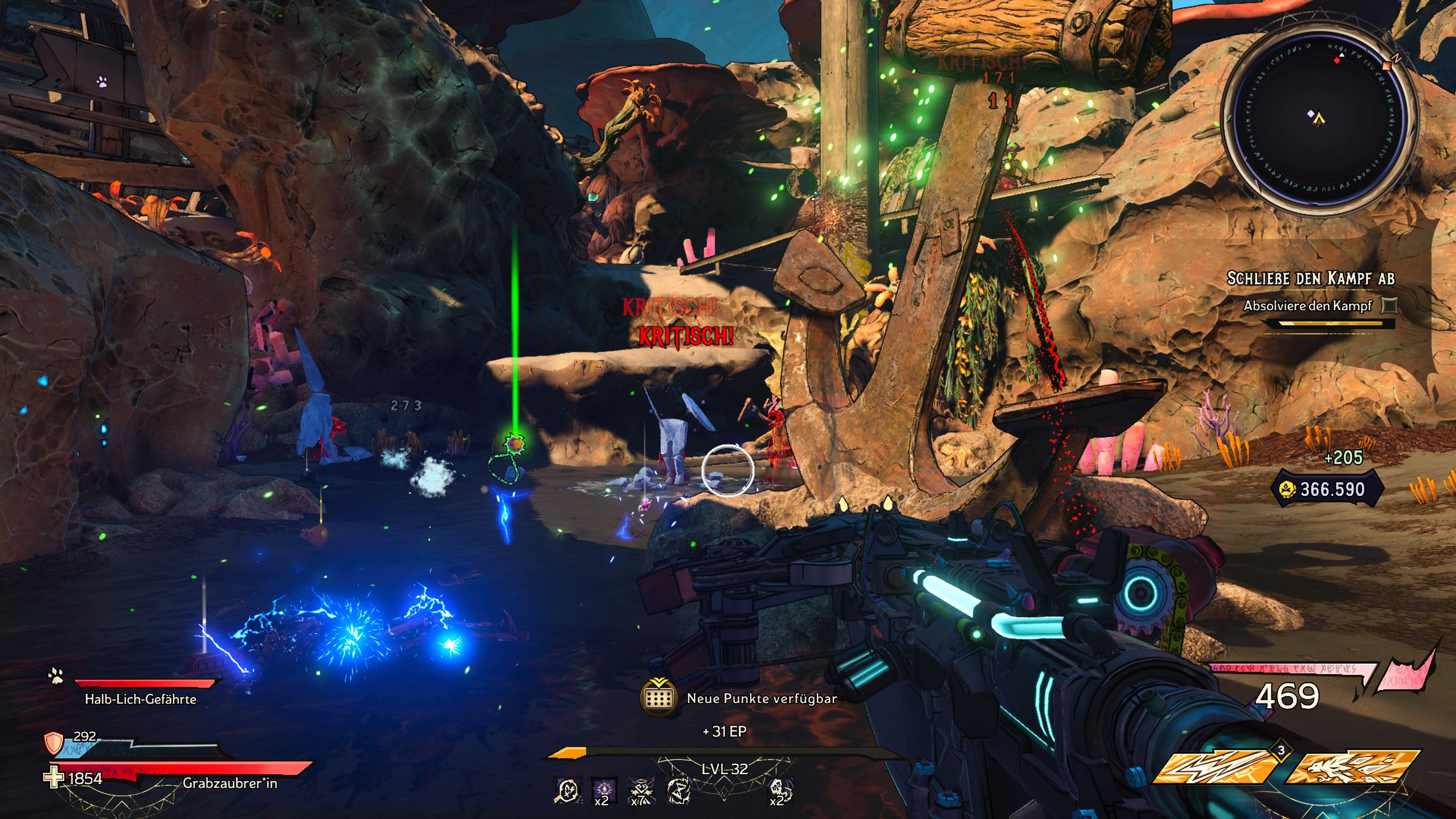Select the purple glowing buff with x2
This screenshot has width=1456, height=819.
click(x=603, y=789)
